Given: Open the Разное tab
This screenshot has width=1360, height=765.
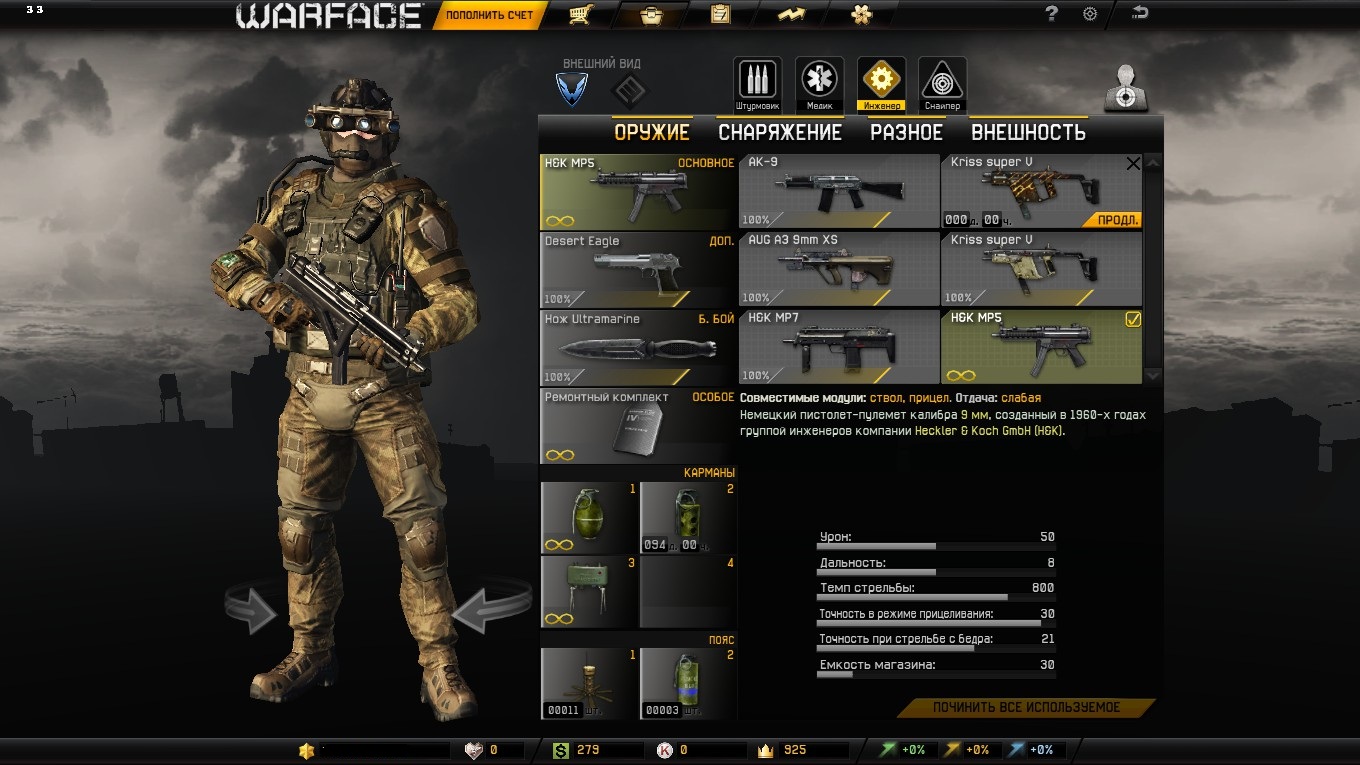Looking at the screenshot, I should click(x=906, y=132).
